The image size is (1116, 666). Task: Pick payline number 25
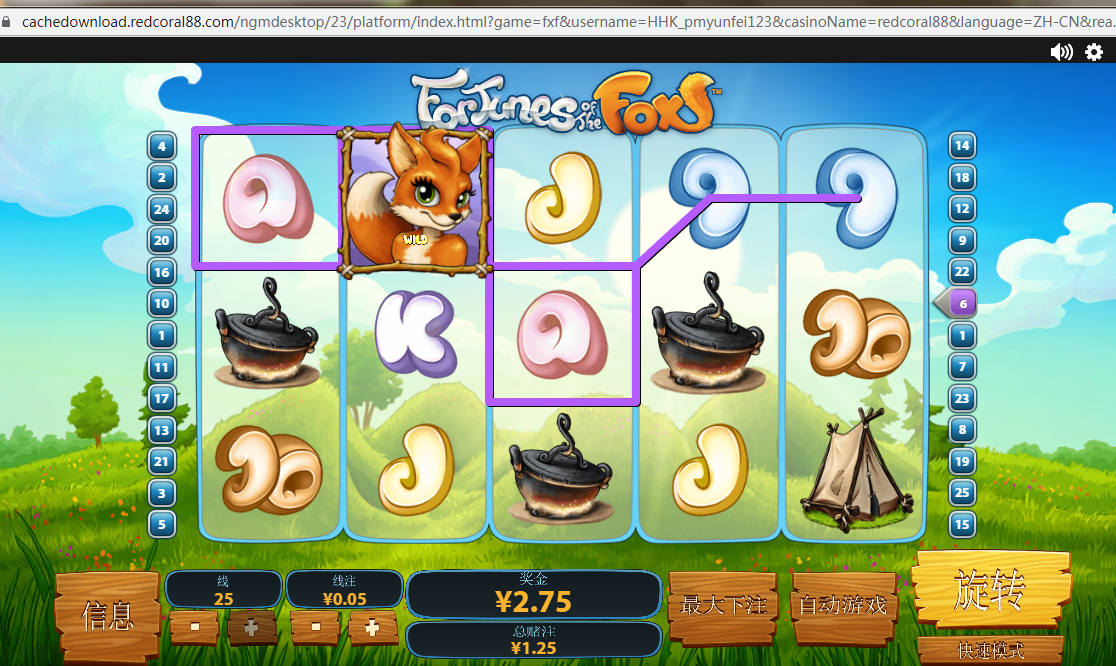[x=961, y=492]
